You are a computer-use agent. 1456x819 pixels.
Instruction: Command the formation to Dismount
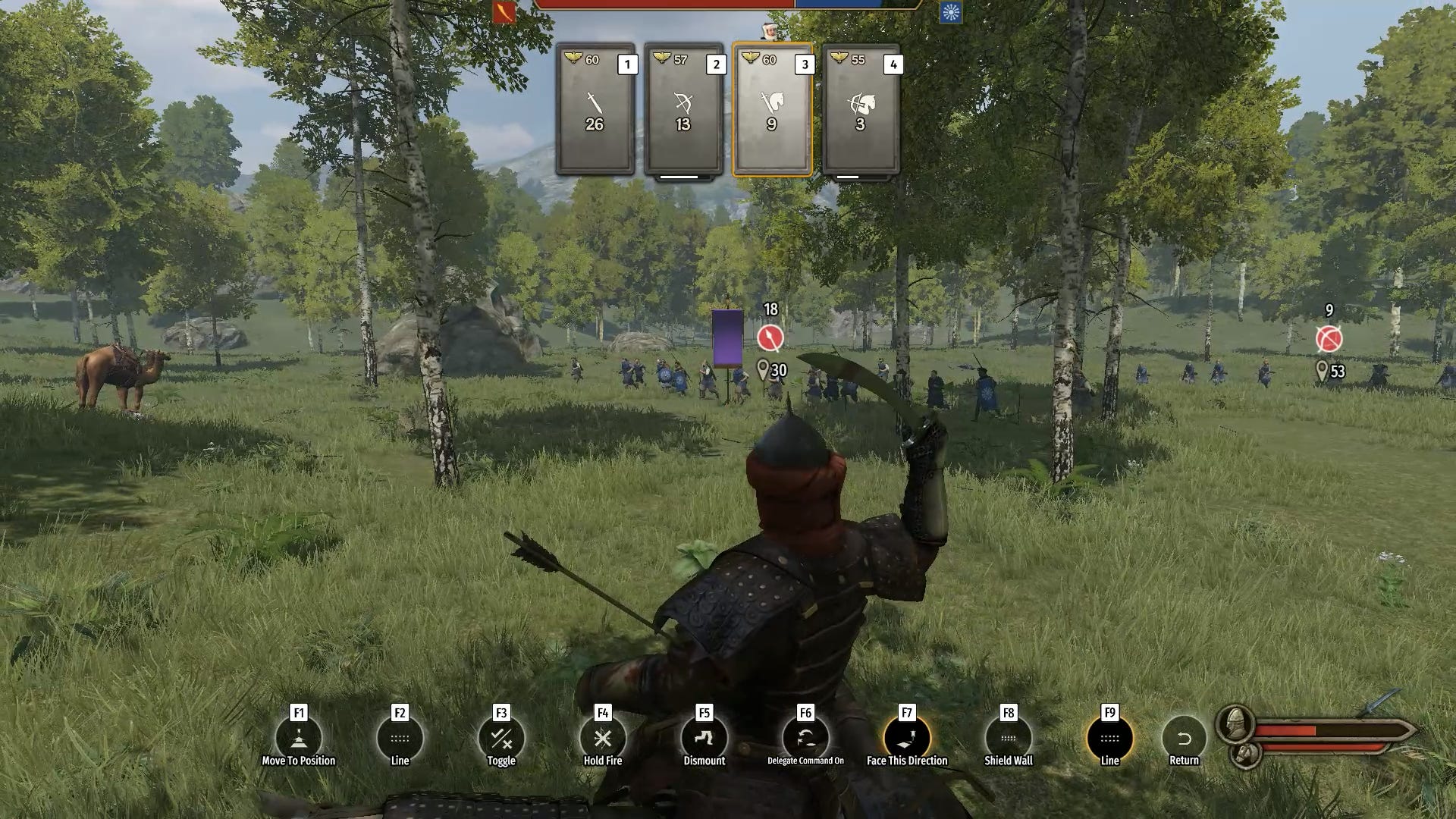click(704, 738)
